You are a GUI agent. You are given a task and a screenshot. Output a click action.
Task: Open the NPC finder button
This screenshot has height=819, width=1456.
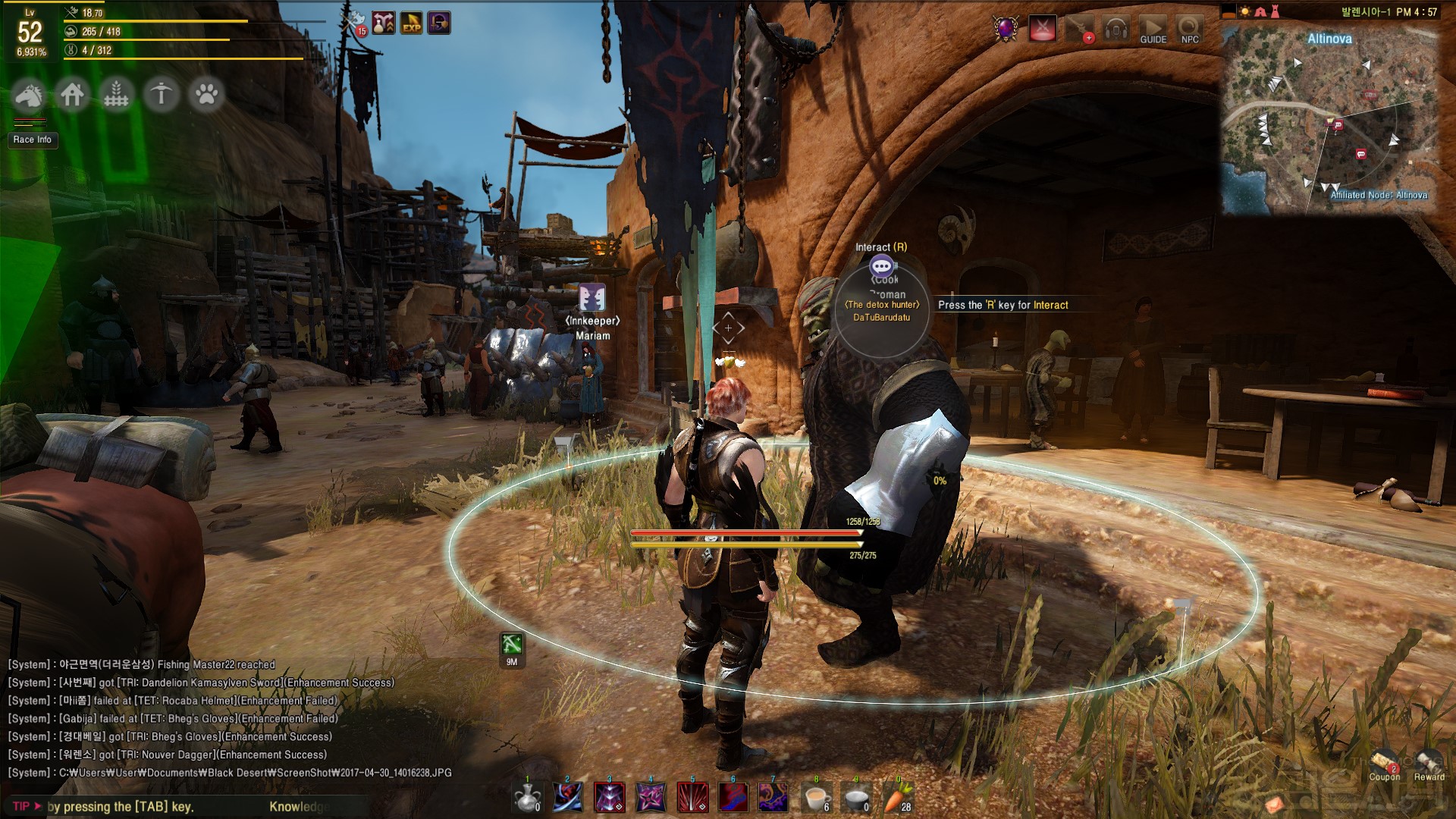[x=1190, y=29]
